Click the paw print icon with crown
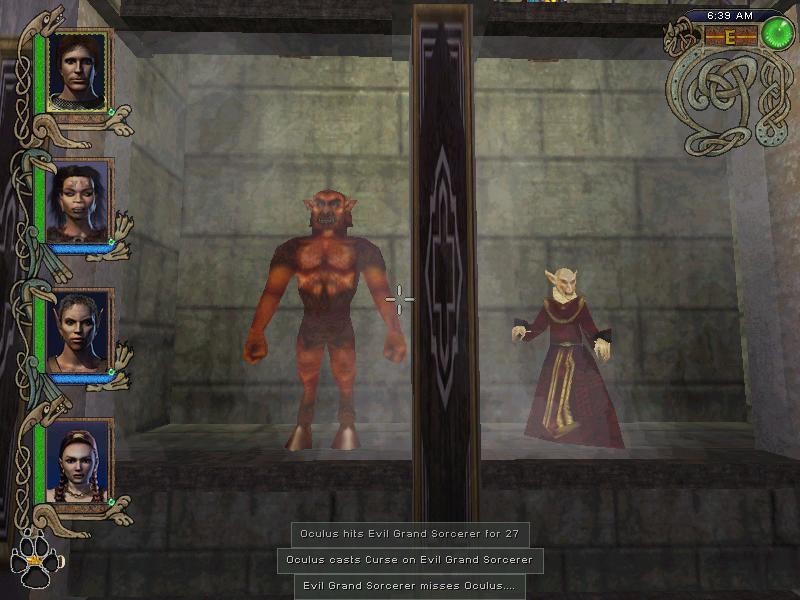Image resolution: width=800 pixels, height=600 pixels. click(x=35, y=563)
